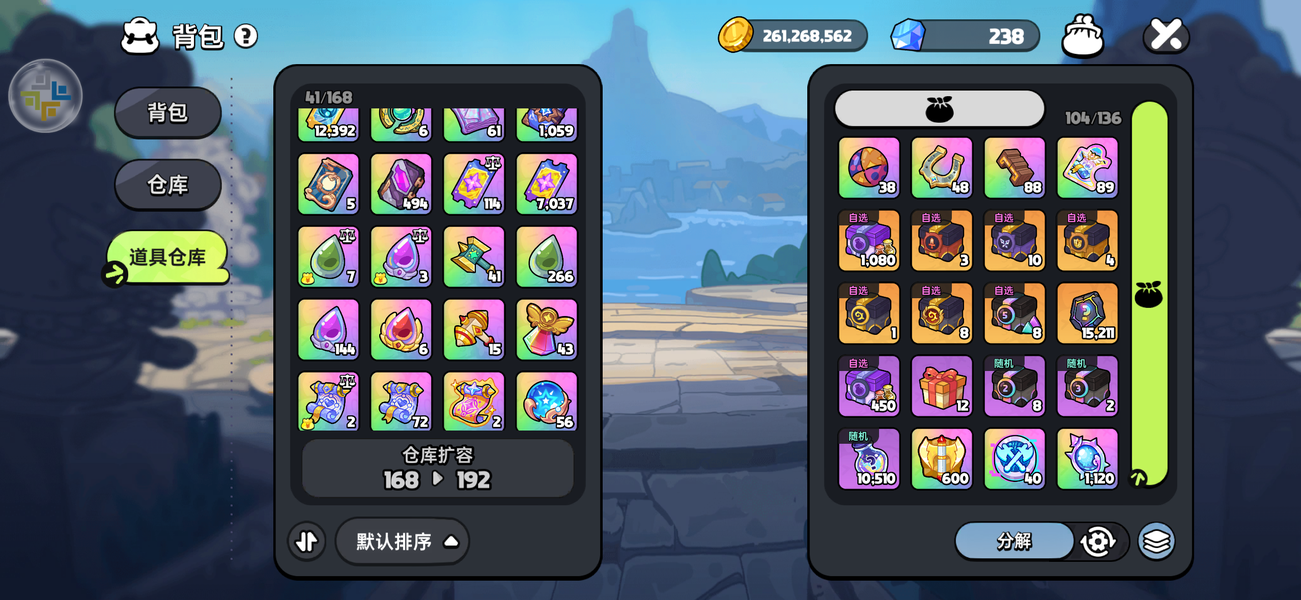Screen dimensions: 1301x600
Task: Select the horseshoe item with 48
Action: tap(941, 168)
